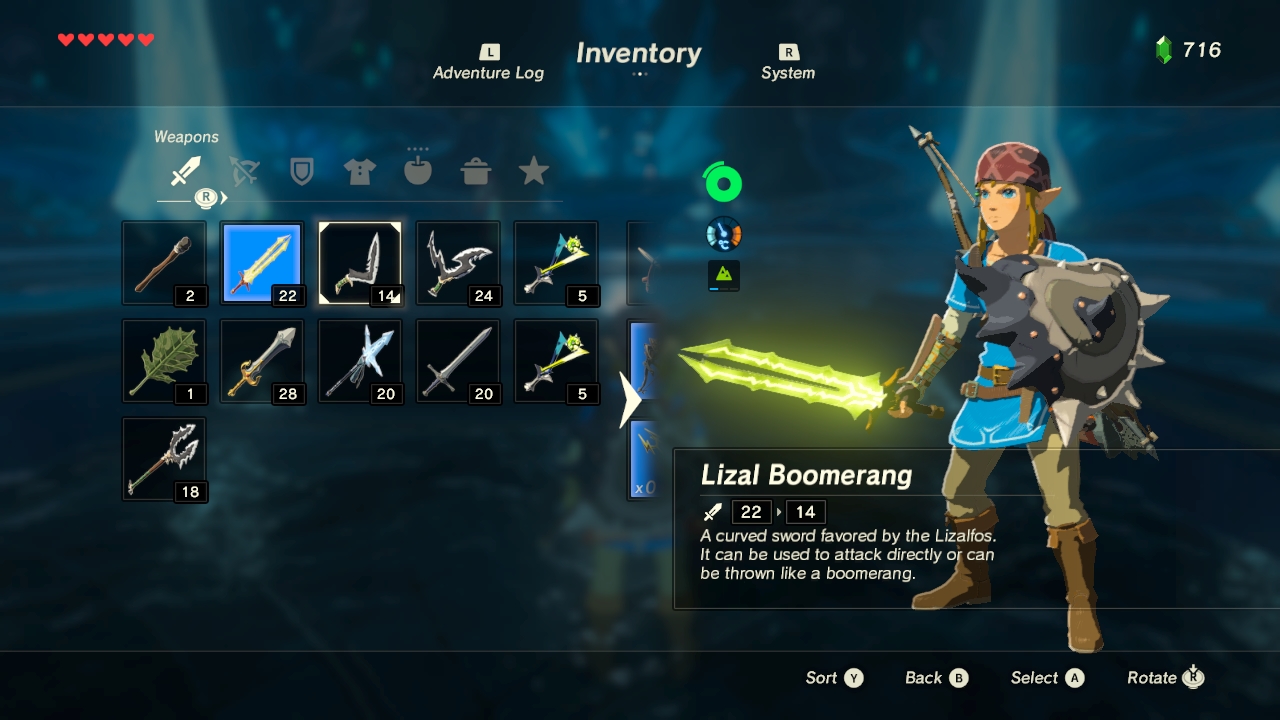Select the Korok Leaf slot
This screenshot has height=720, width=1280.
tap(164, 361)
